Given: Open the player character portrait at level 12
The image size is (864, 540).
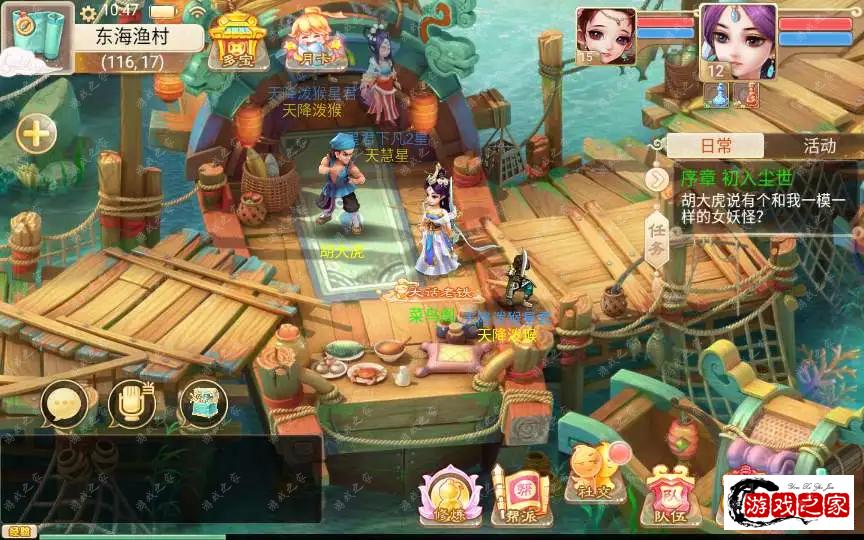Looking at the screenshot, I should pyautogui.click(x=738, y=40).
